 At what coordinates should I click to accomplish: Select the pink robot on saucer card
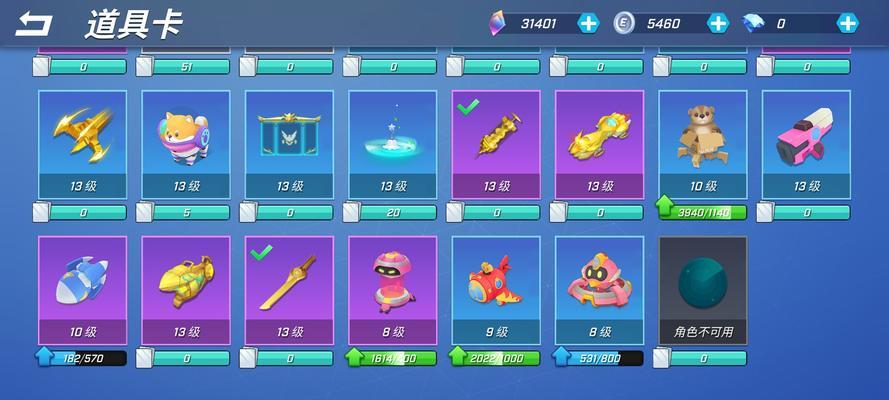(x=599, y=289)
